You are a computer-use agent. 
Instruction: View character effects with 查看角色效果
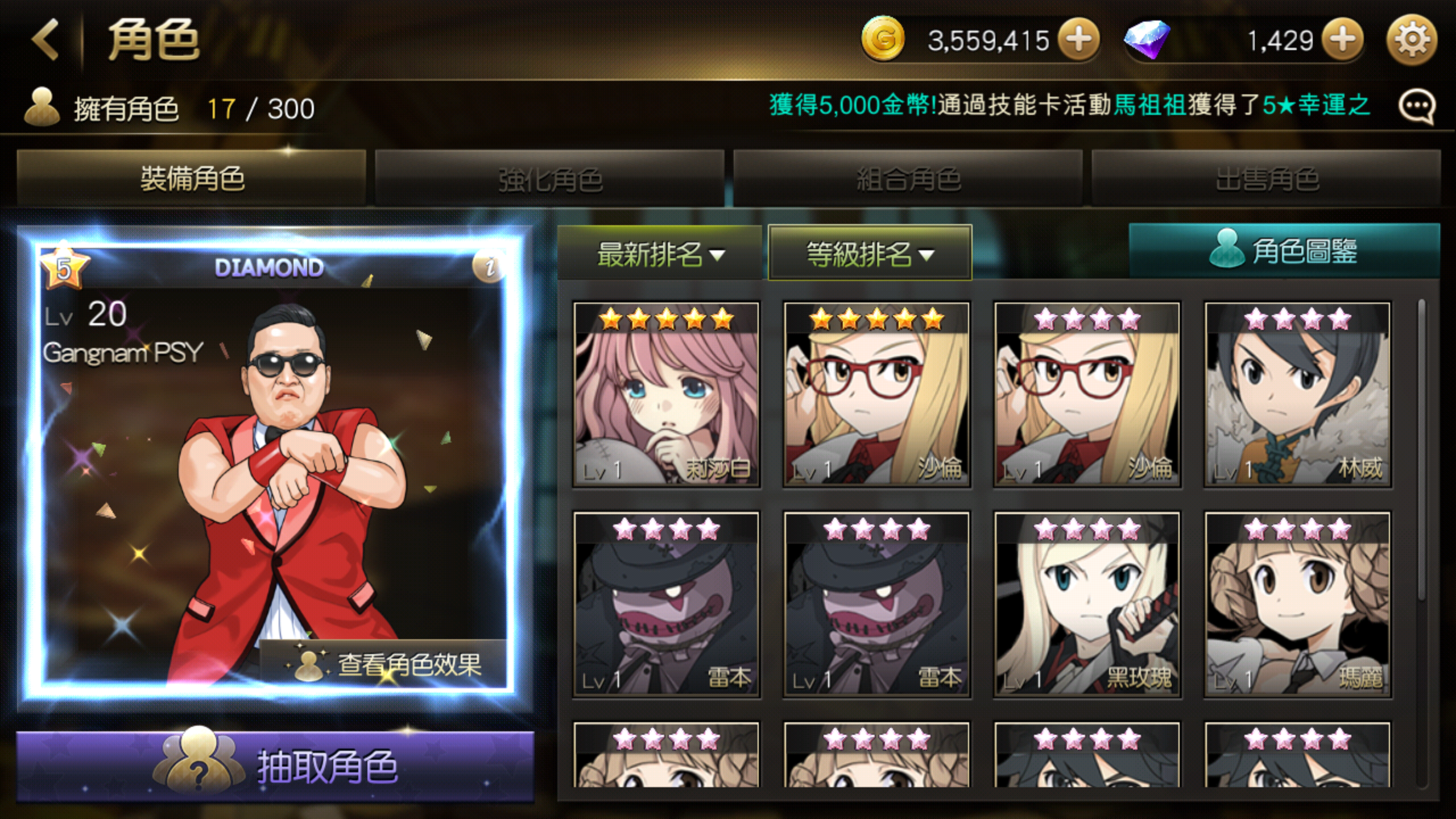click(x=384, y=663)
